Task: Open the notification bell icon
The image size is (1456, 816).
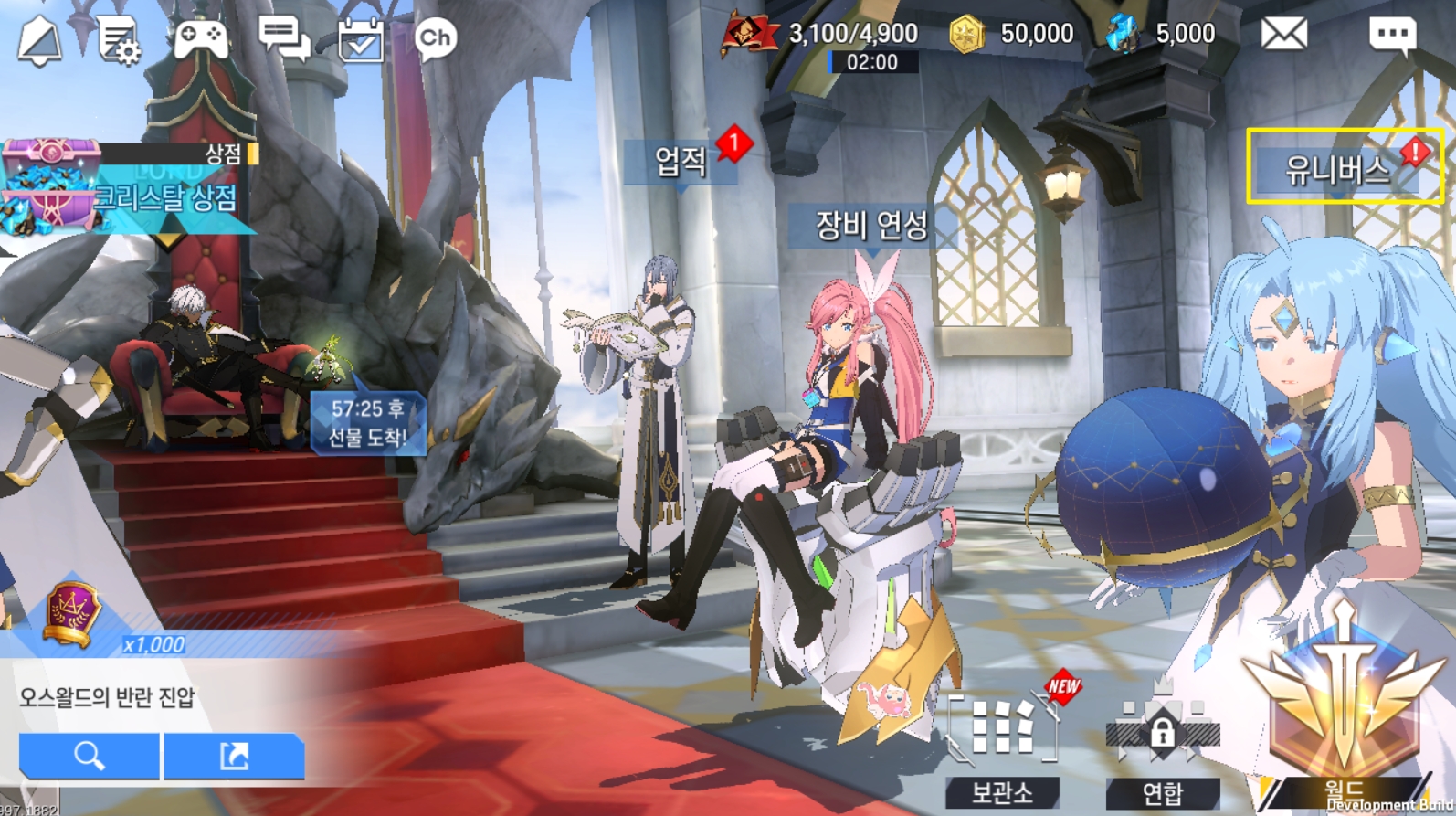Action: point(40,40)
